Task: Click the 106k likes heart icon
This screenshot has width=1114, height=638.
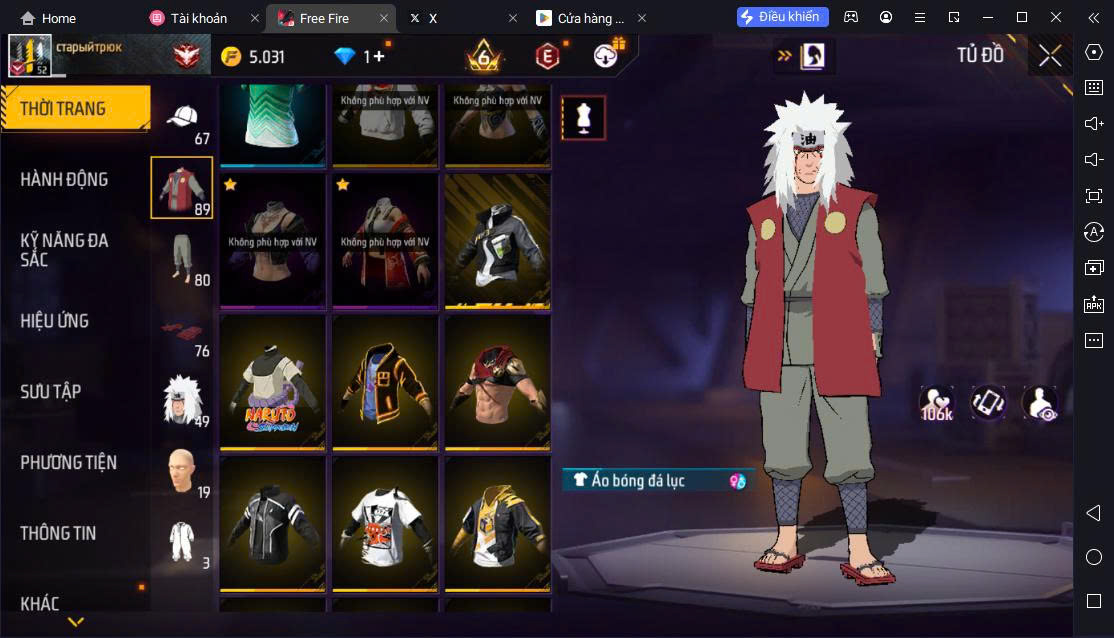Action: point(937,403)
